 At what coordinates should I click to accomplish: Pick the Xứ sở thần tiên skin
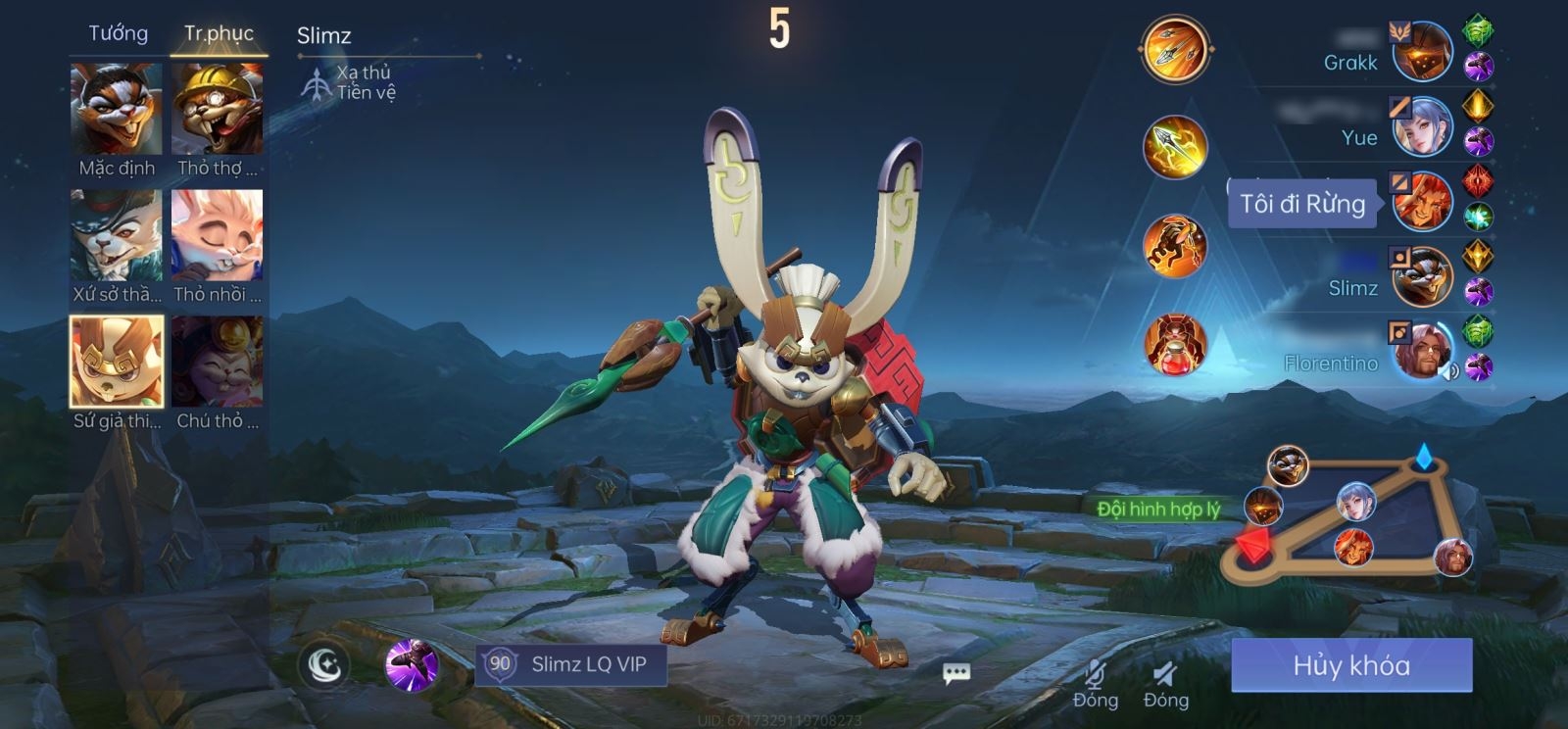(x=117, y=236)
